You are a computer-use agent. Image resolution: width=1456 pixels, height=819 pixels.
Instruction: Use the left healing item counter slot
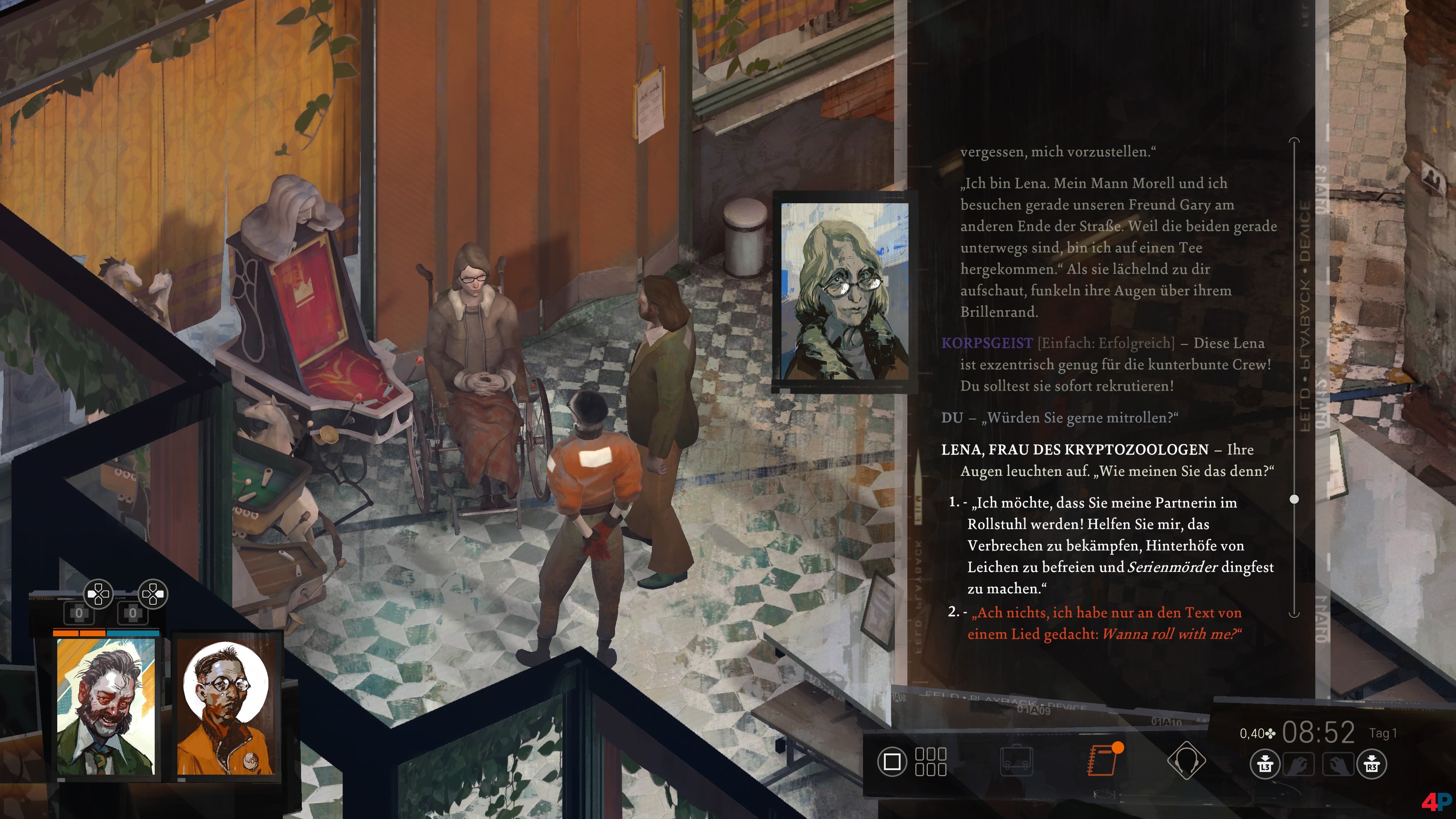point(79,613)
